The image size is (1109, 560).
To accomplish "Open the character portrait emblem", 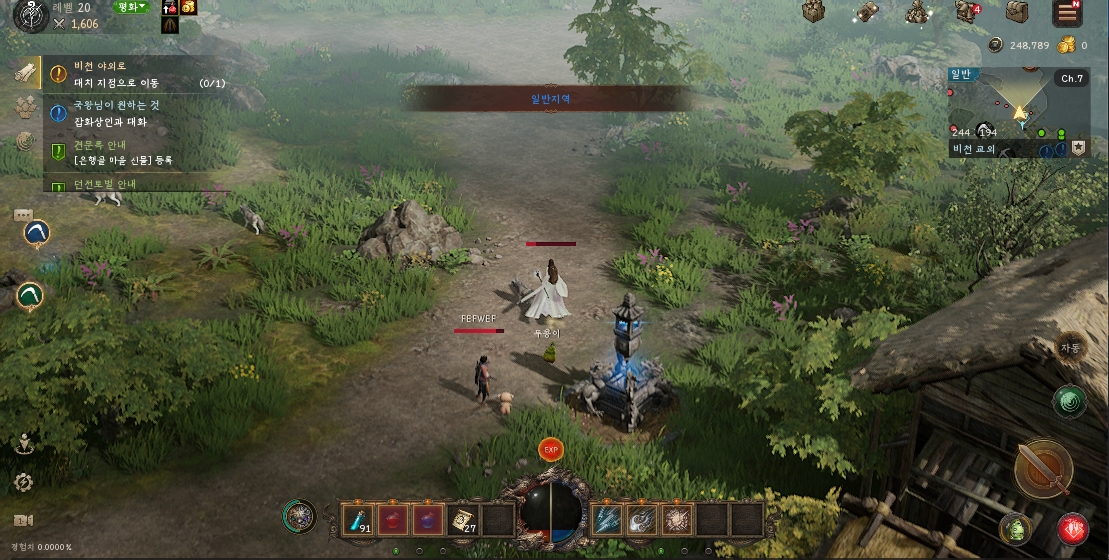I will [30, 15].
